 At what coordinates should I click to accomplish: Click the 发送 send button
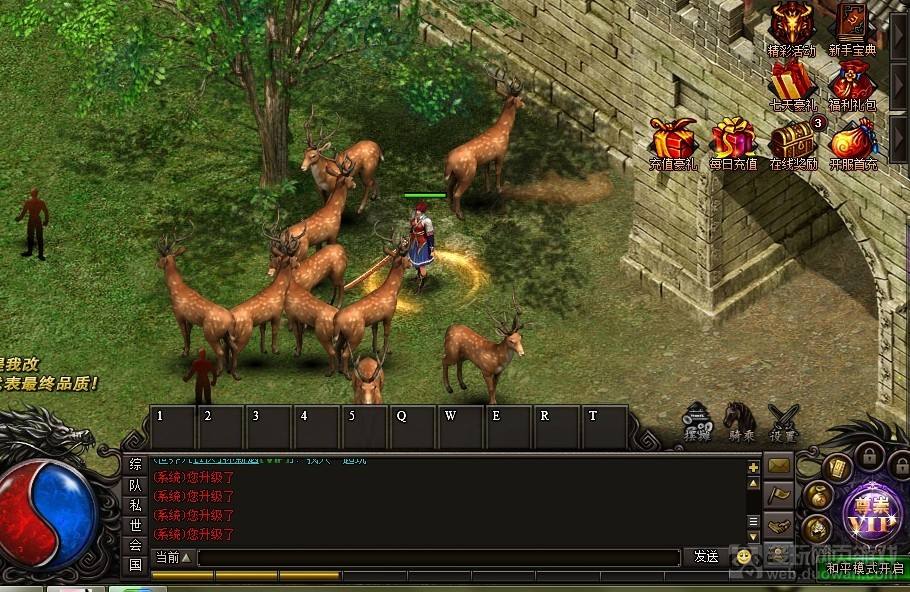tap(706, 557)
